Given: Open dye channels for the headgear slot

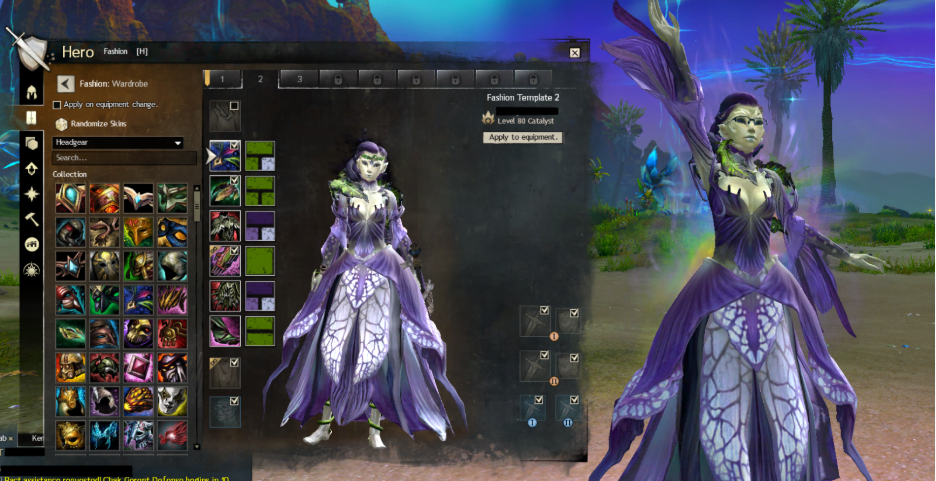Looking at the screenshot, I should pyautogui.click(x=260, y=155).
